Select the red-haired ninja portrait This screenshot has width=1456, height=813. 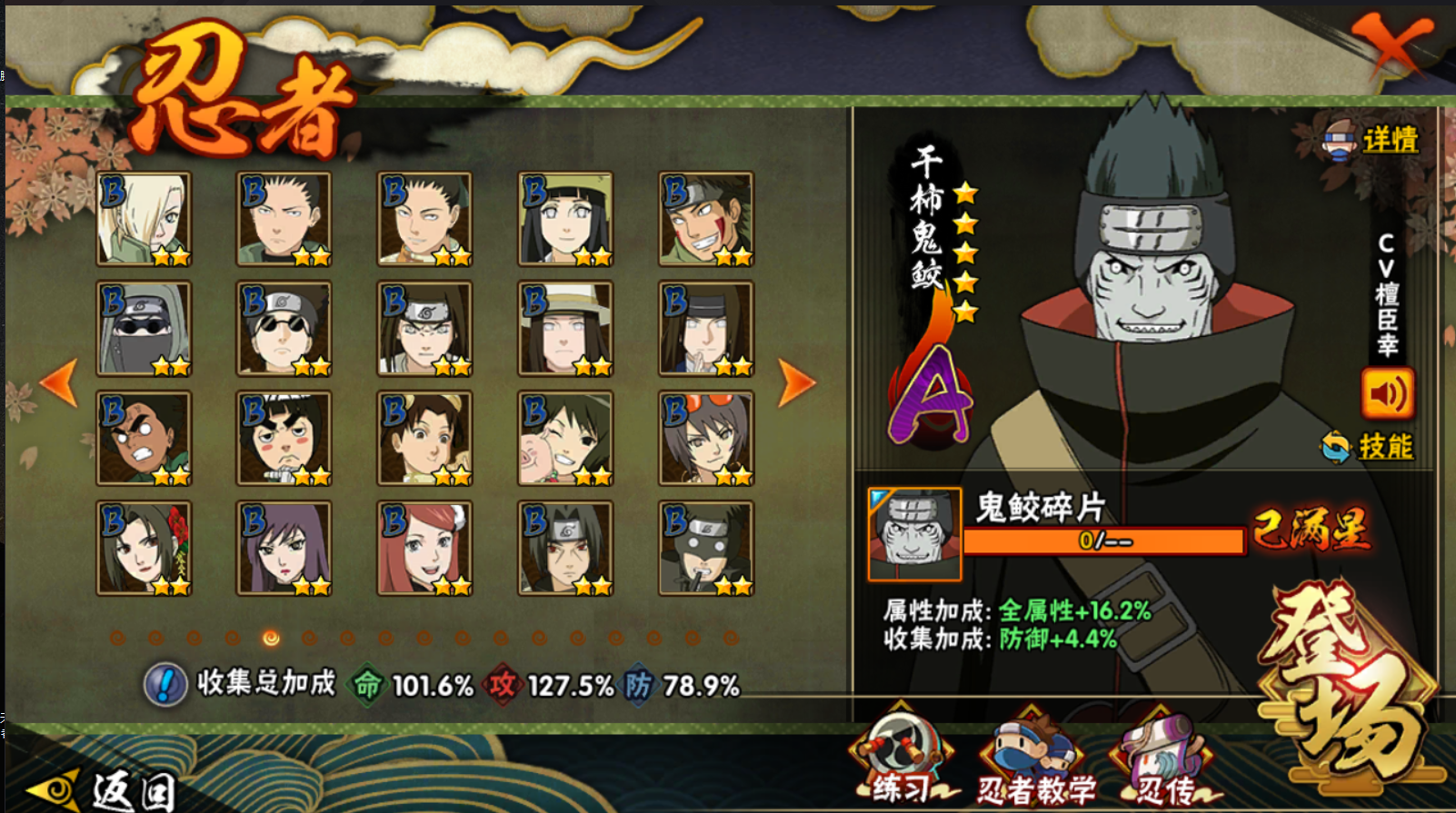(424, 548)
